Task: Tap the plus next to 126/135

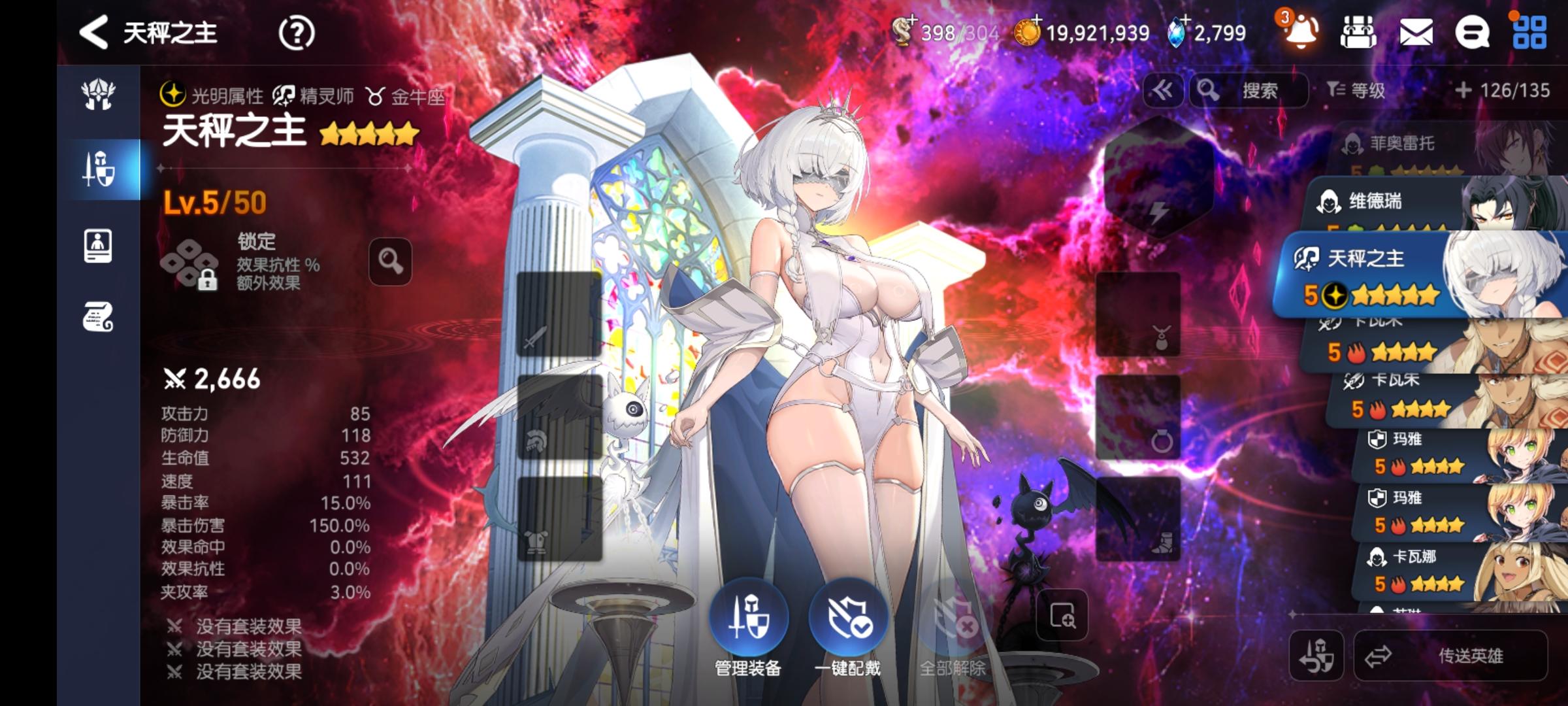Action: point(1464,92)
